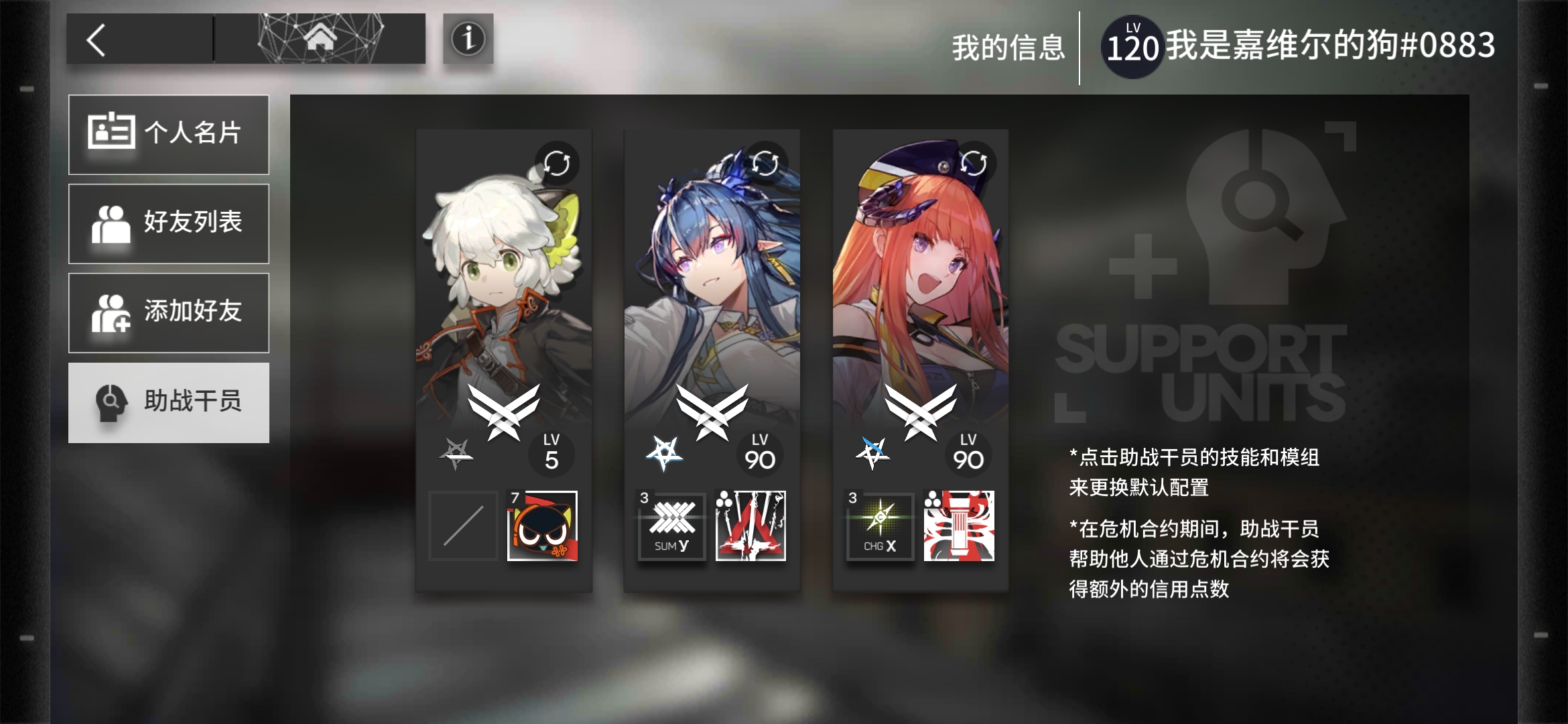Open the 个人名片 personal card tab
This screenshot has width=1568, height=724.
point(169,134)
